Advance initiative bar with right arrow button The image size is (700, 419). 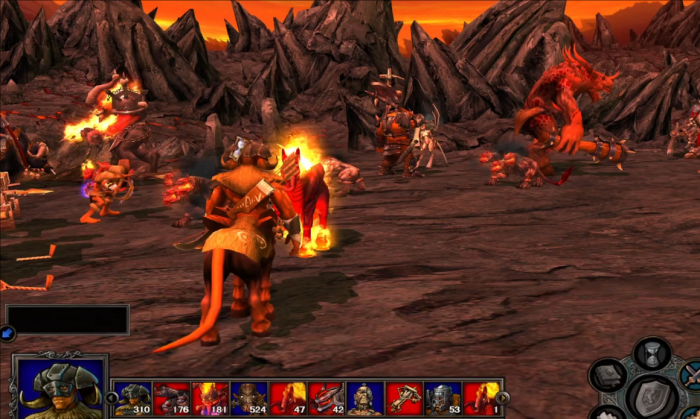(502, 397)
